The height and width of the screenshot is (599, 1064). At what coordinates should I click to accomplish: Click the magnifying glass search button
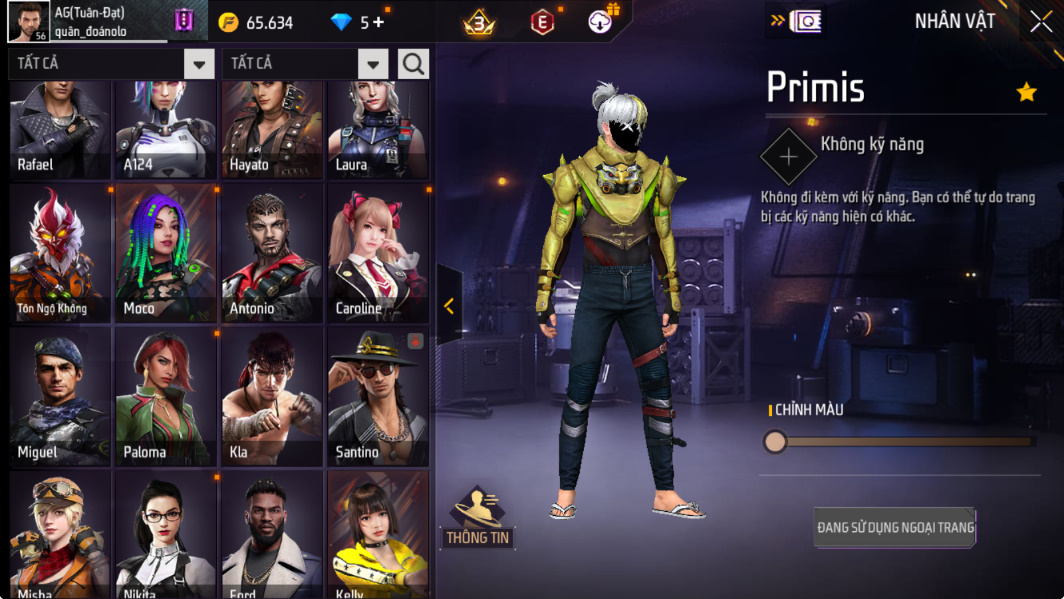click(413, 64)
